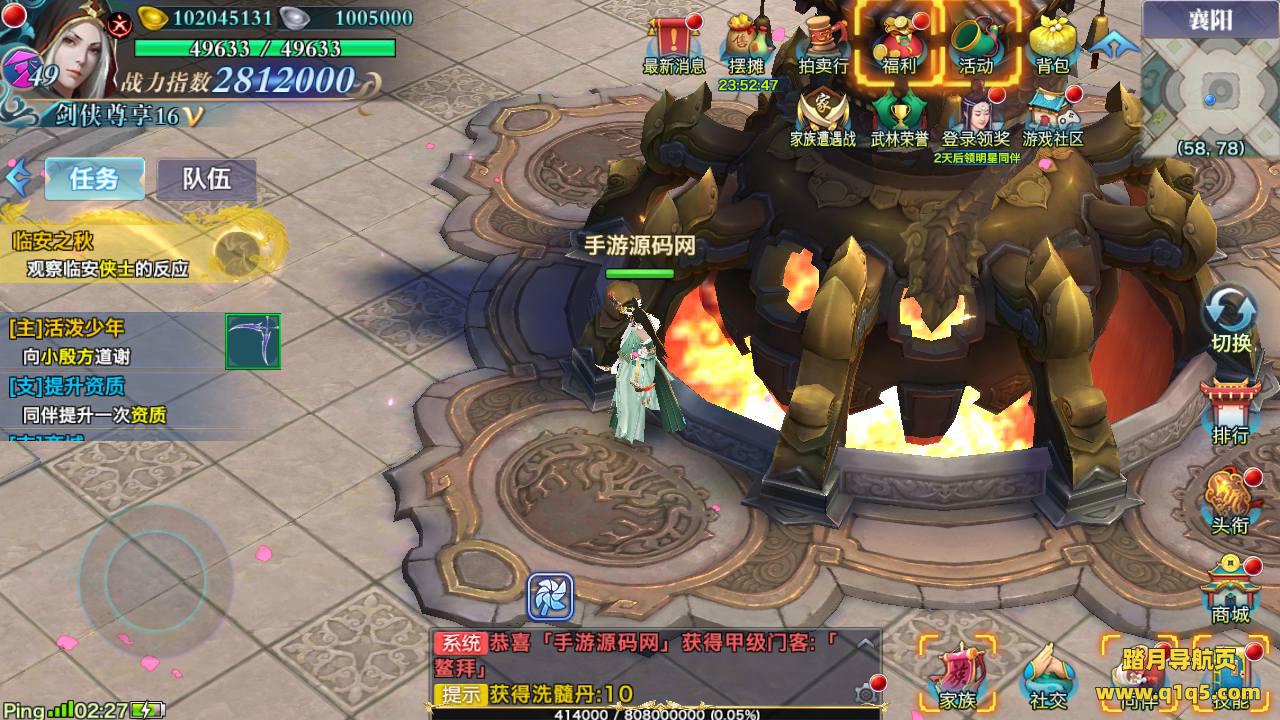Screen dimensions: 1280x720
Task: Tap the 切换 switch button
Action: pos(1231,320)
